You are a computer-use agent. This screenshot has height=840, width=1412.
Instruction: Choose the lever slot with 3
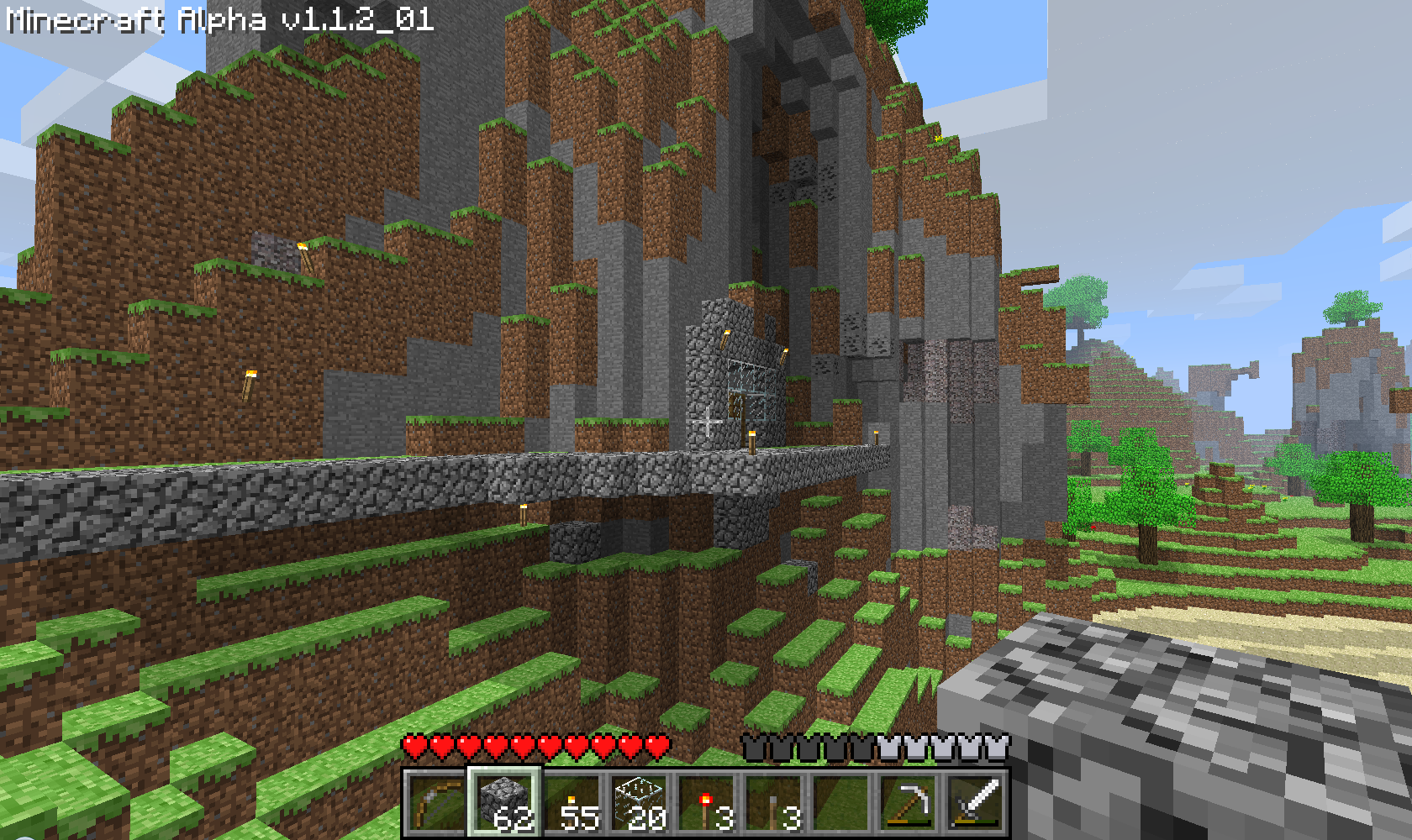pyautogui.click(x=773, y=803)
